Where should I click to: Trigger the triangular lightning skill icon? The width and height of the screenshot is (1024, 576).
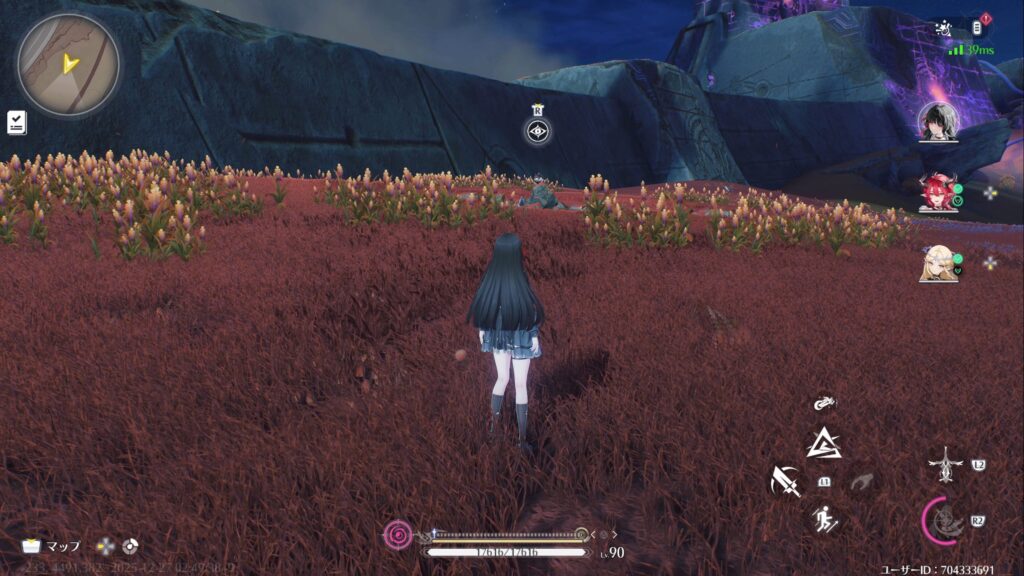tap(824, 441)
